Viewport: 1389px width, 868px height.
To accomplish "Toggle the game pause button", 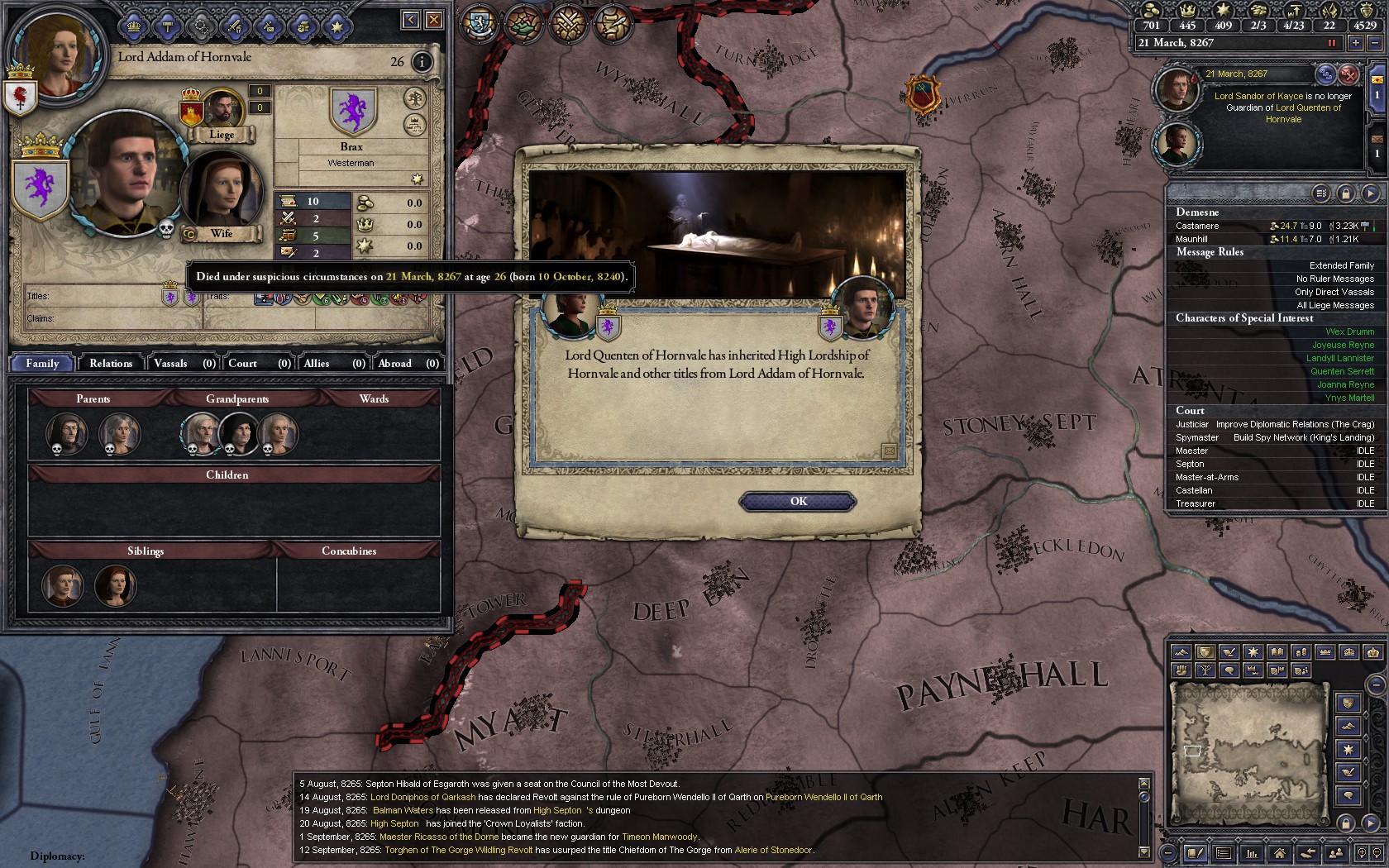I will (x=1331, y=43).
